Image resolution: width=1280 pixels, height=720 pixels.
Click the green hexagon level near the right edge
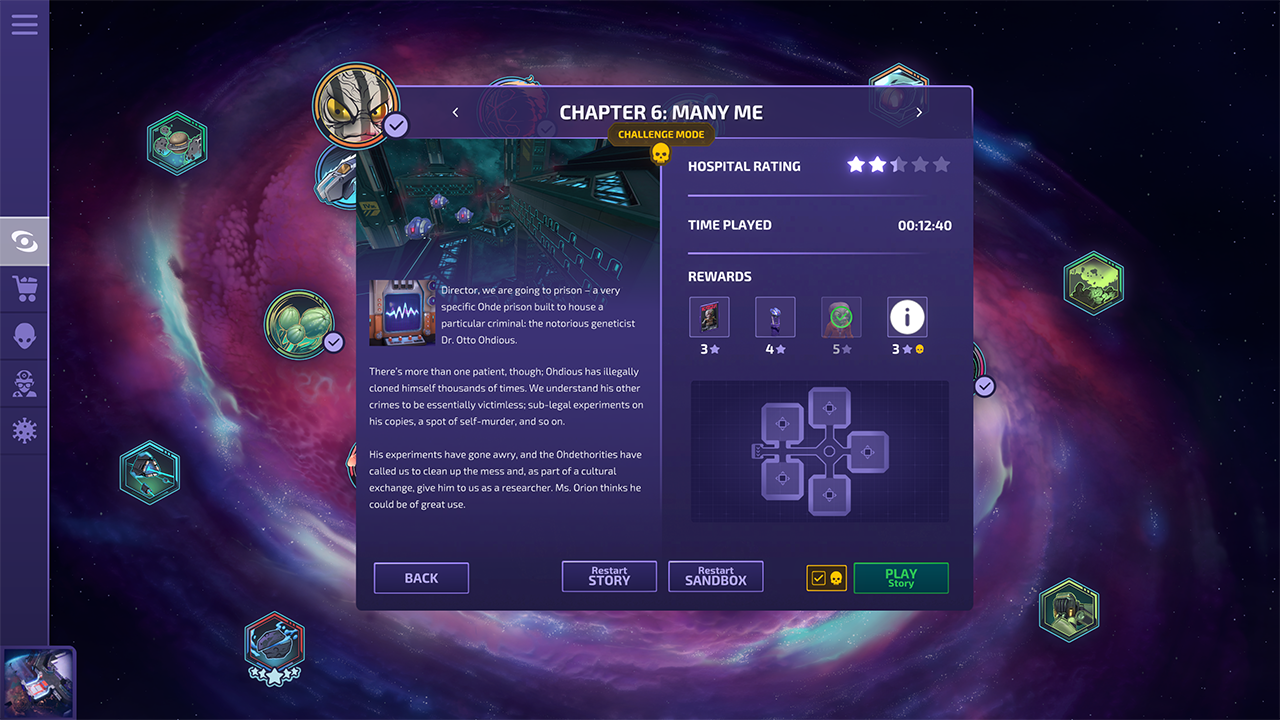[1094, 282]
